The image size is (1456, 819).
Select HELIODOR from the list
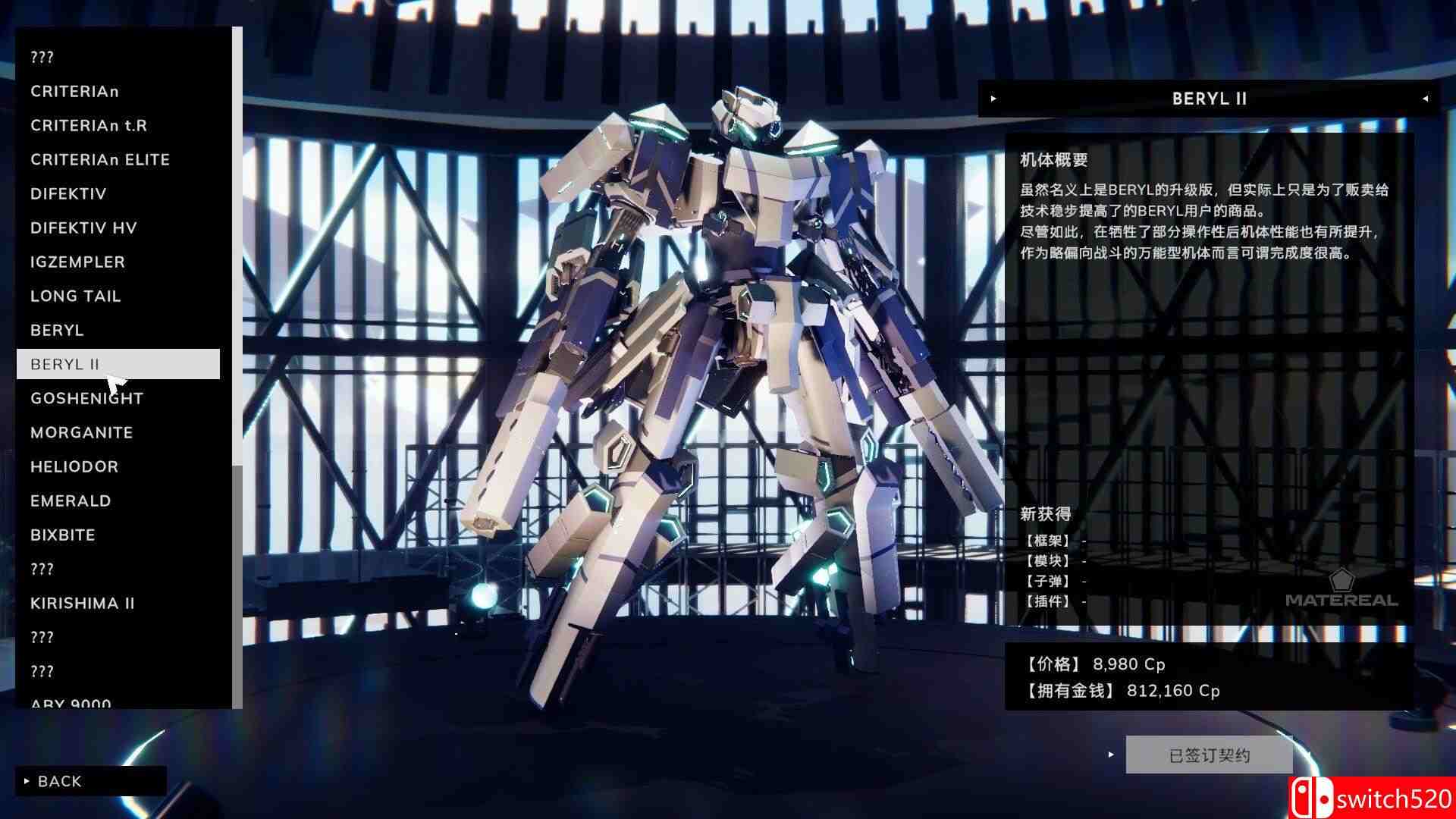click(x=74, y=466)
